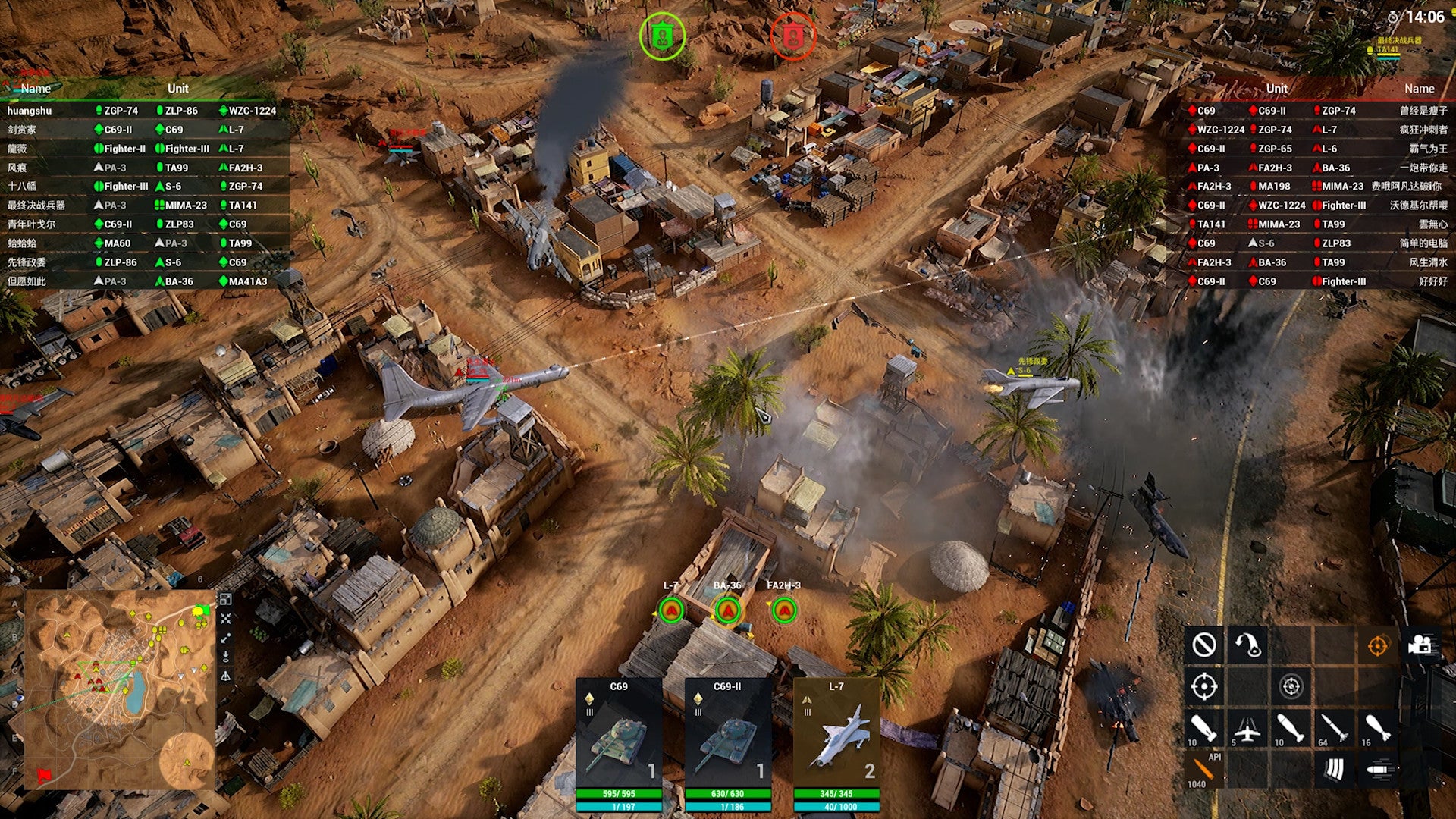
Task: Pick the bomb weapon with 16 ammo
Action: (1377, 729)
